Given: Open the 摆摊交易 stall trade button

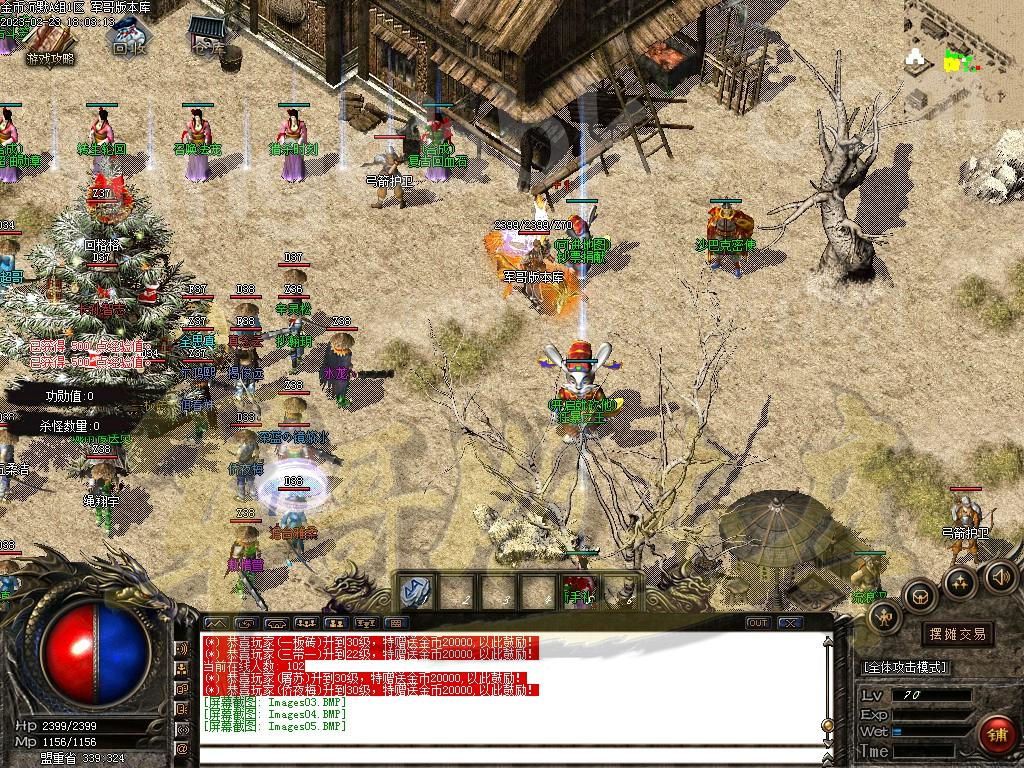Looking at the screenshot, I should point(957,634).
